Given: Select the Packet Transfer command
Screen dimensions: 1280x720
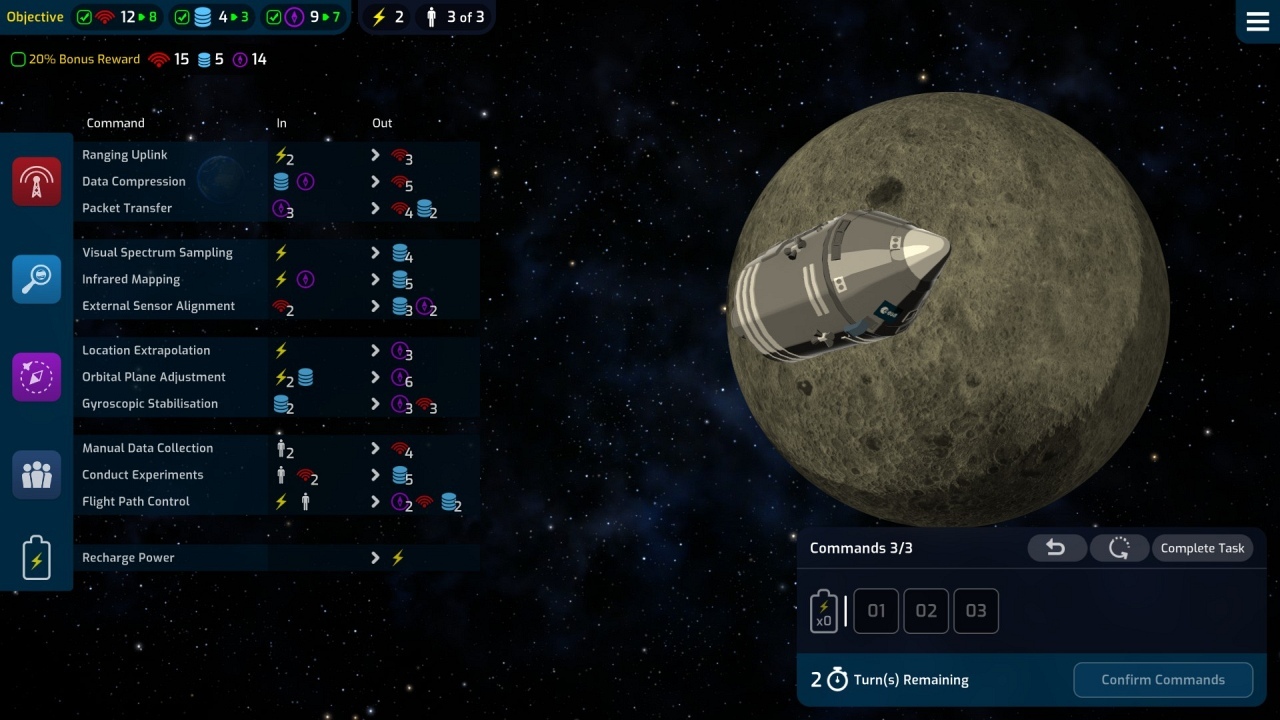Looking at the screenshot, I should pyautogui.click(x=127, y=208).
